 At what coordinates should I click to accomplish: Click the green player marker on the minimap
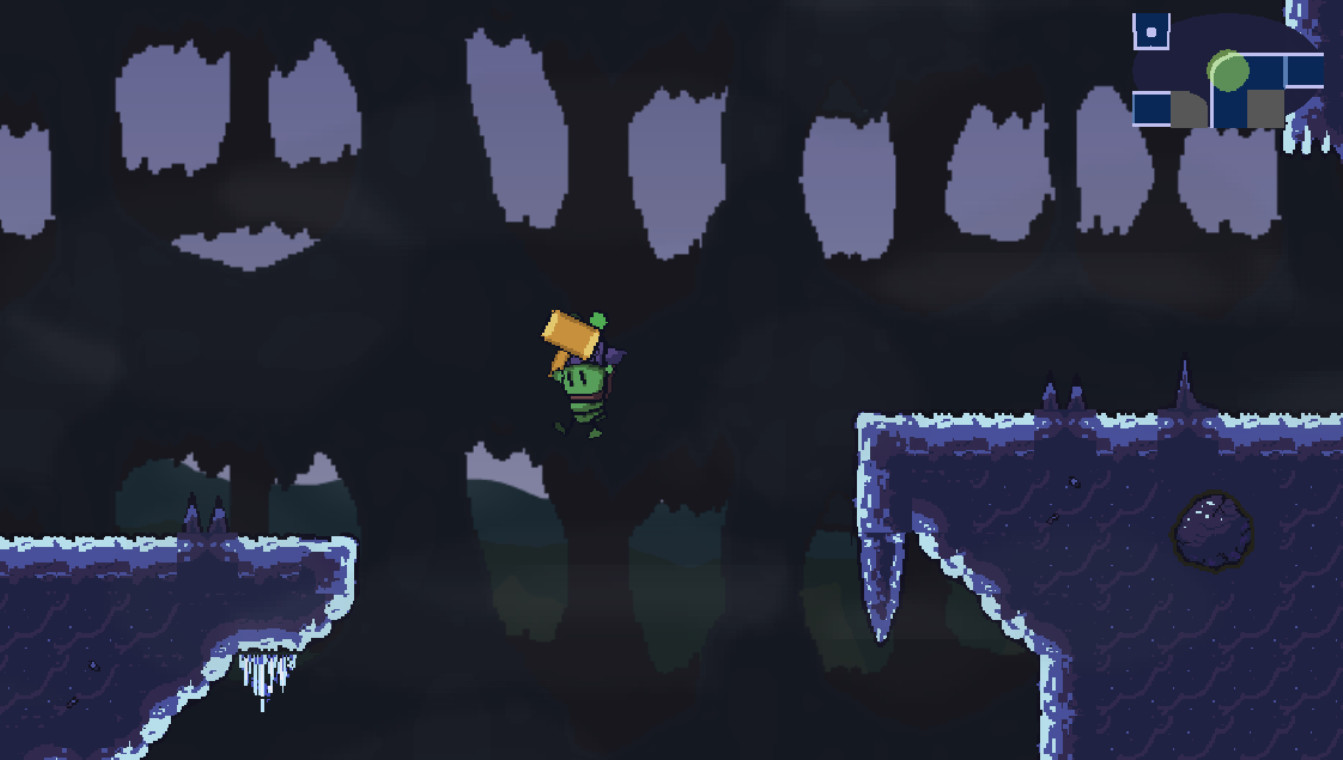click(1229, 72)
